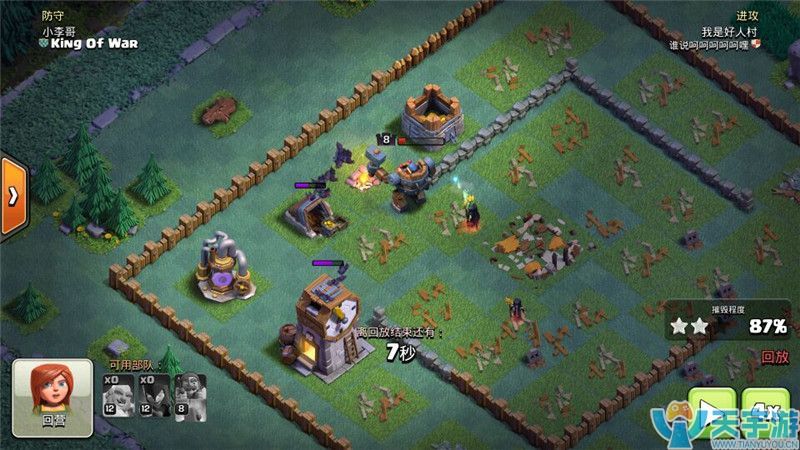Change the 4x replay speed
The width and height of the screenshot is (800, 450).
[x=766, y=412]
